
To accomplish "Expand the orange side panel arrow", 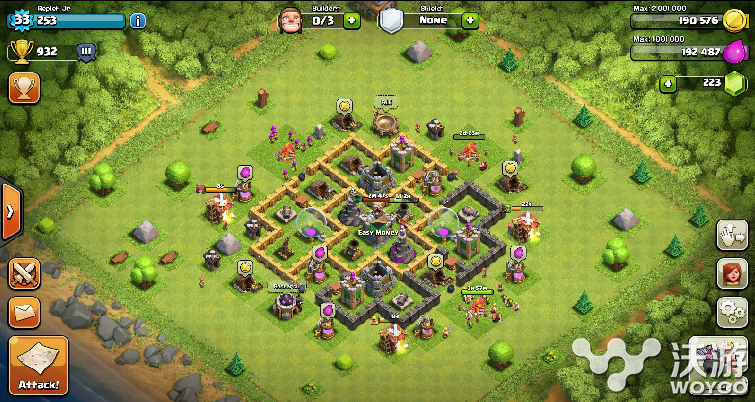I will point(9,211).
